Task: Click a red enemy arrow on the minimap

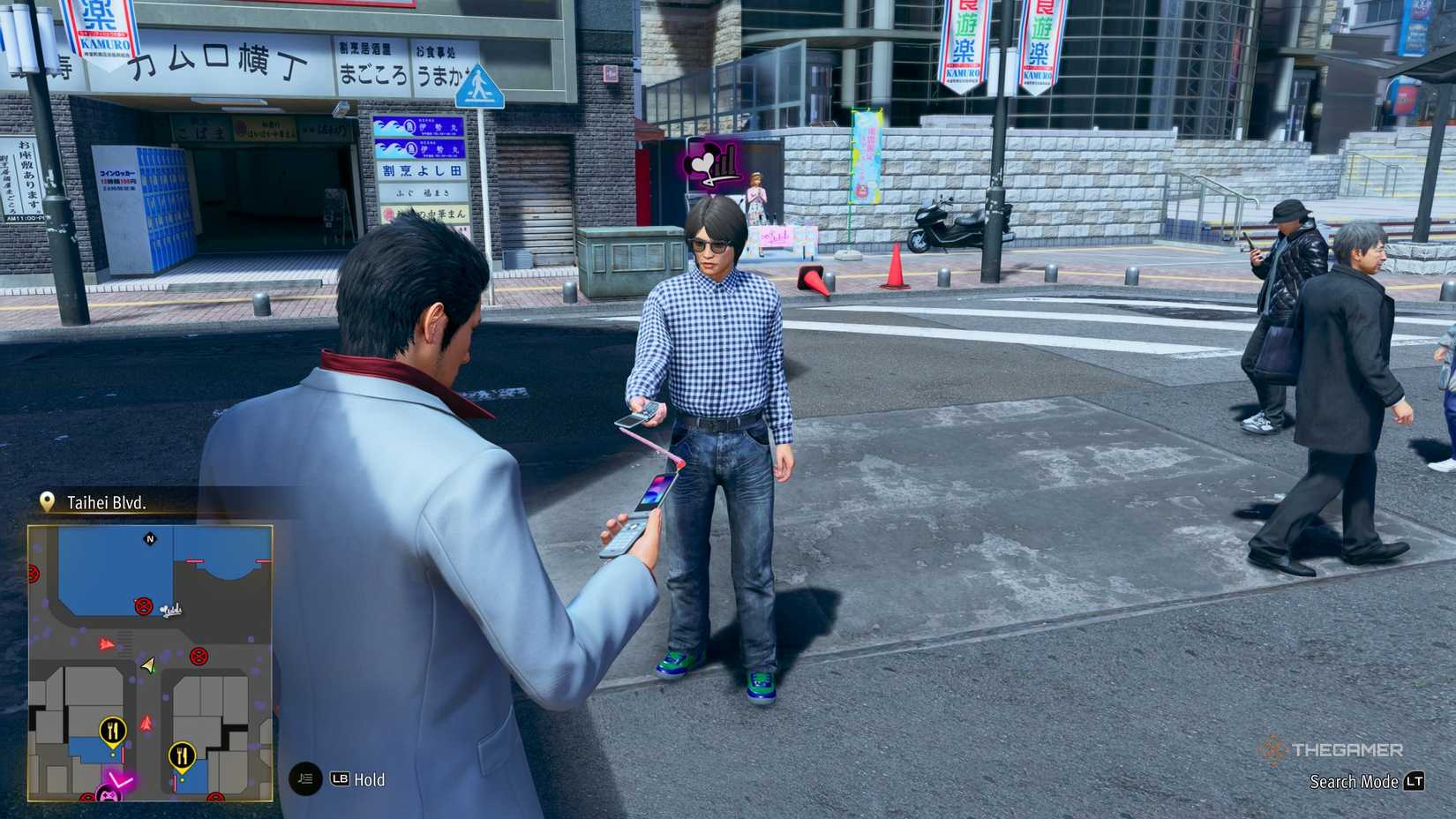Action: click(108, 643)
